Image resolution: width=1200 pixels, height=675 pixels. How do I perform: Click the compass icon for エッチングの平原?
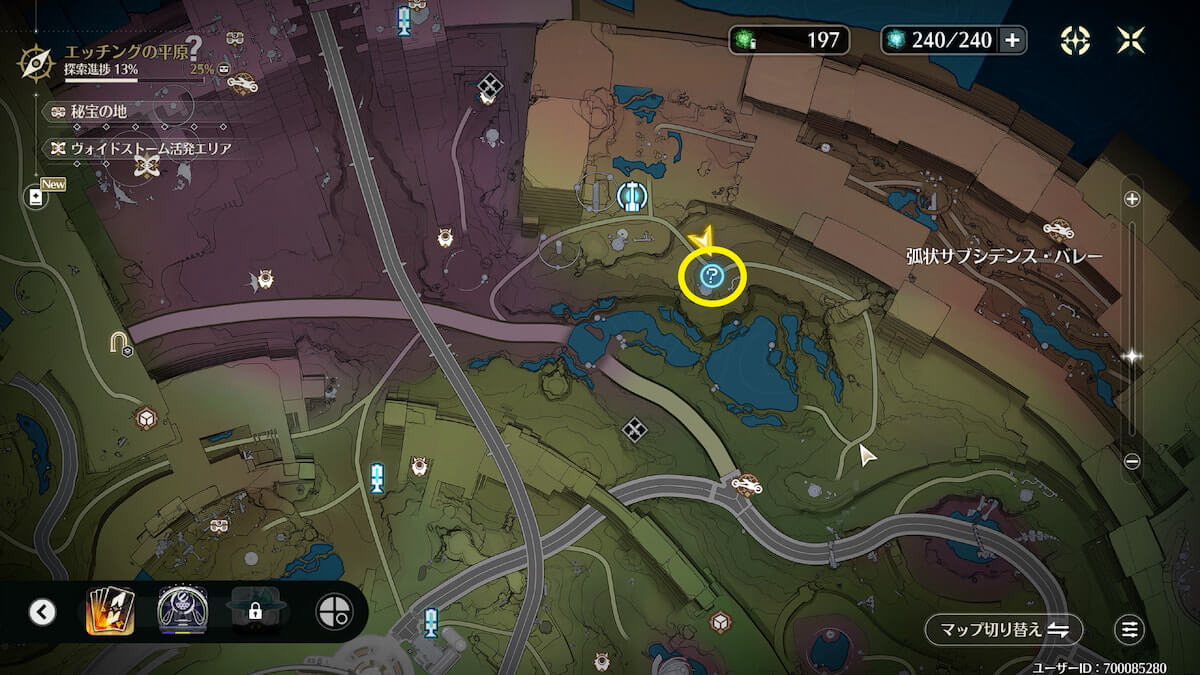(34, 62)
